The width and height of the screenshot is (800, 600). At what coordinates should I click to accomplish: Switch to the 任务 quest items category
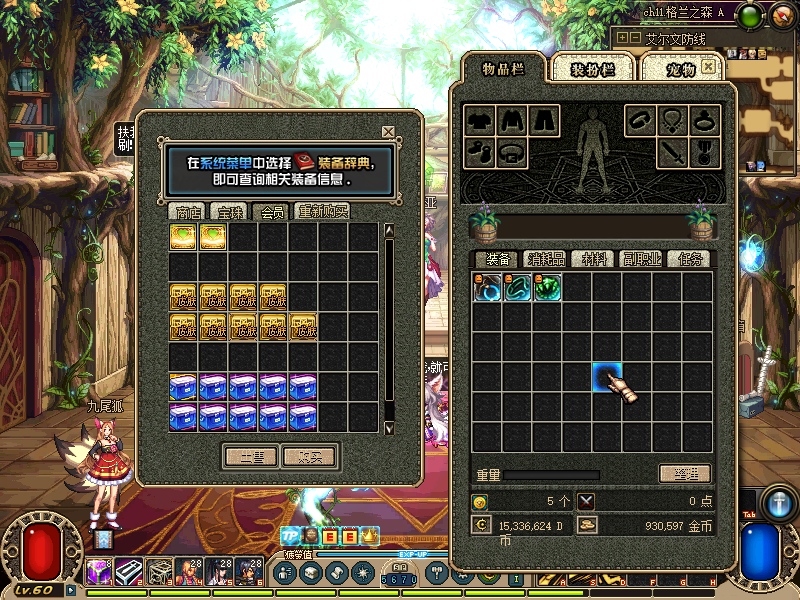689,259
